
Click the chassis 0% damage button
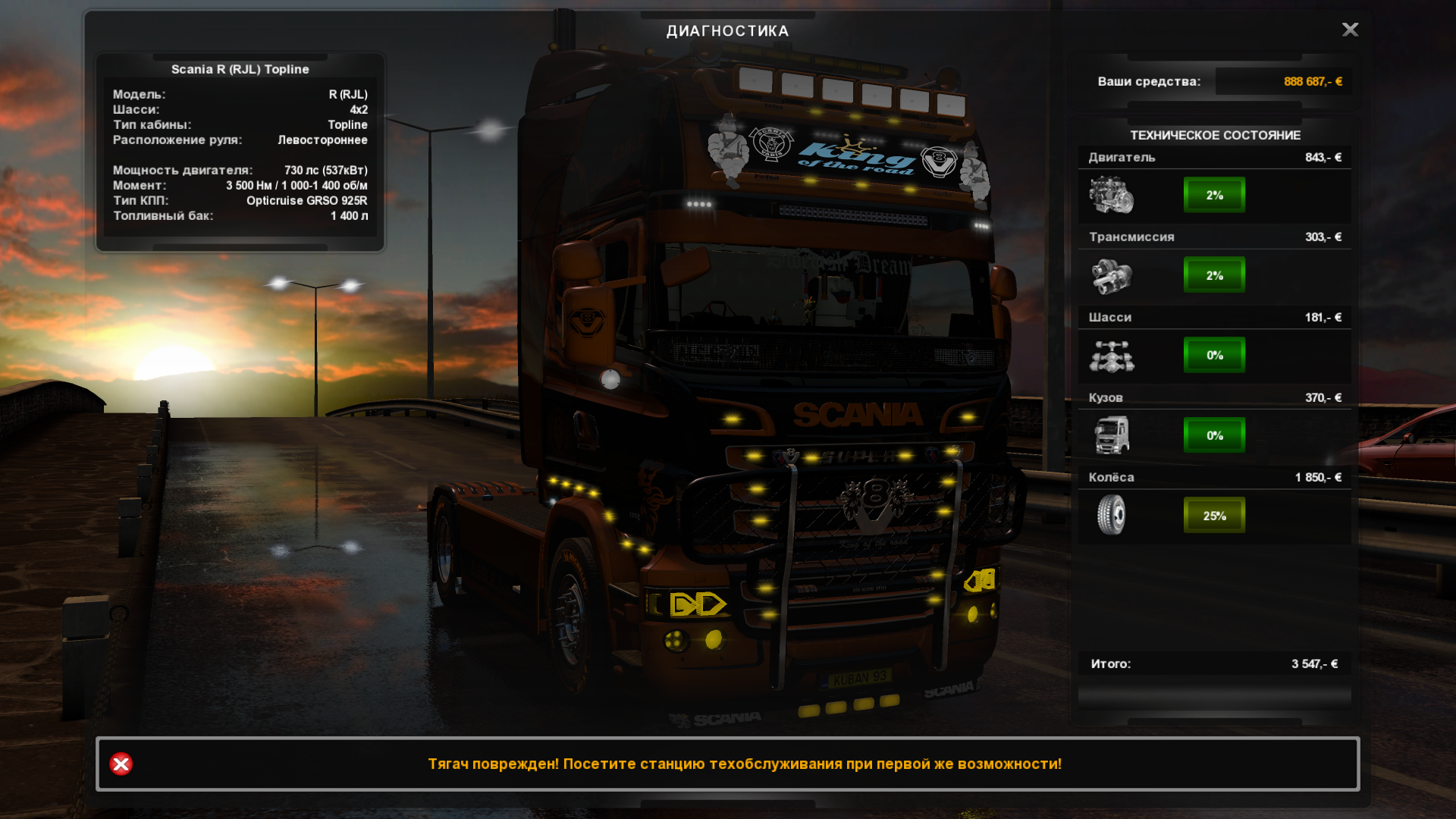click(x=1214, y=356)
